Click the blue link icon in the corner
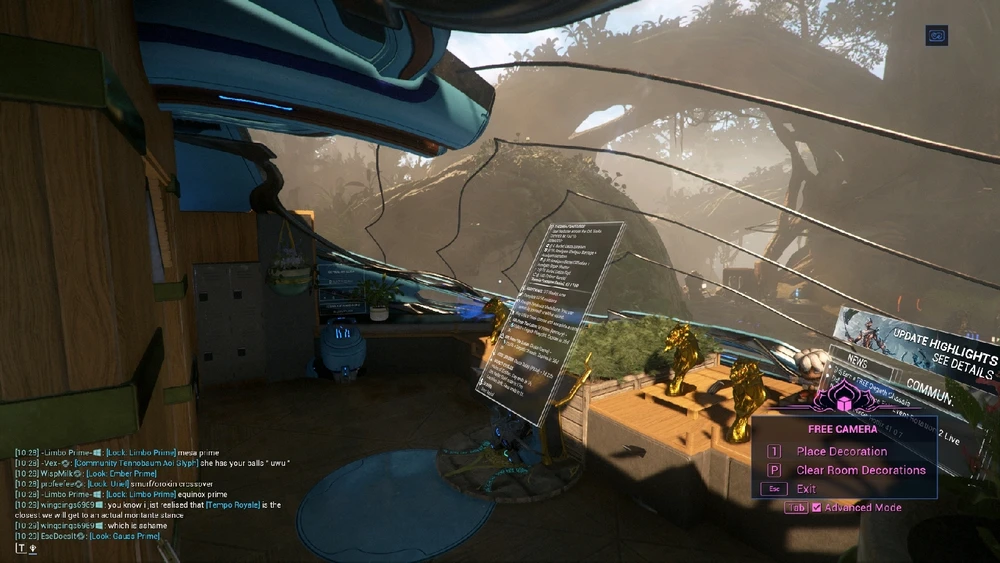 click(x=938, y=35)
